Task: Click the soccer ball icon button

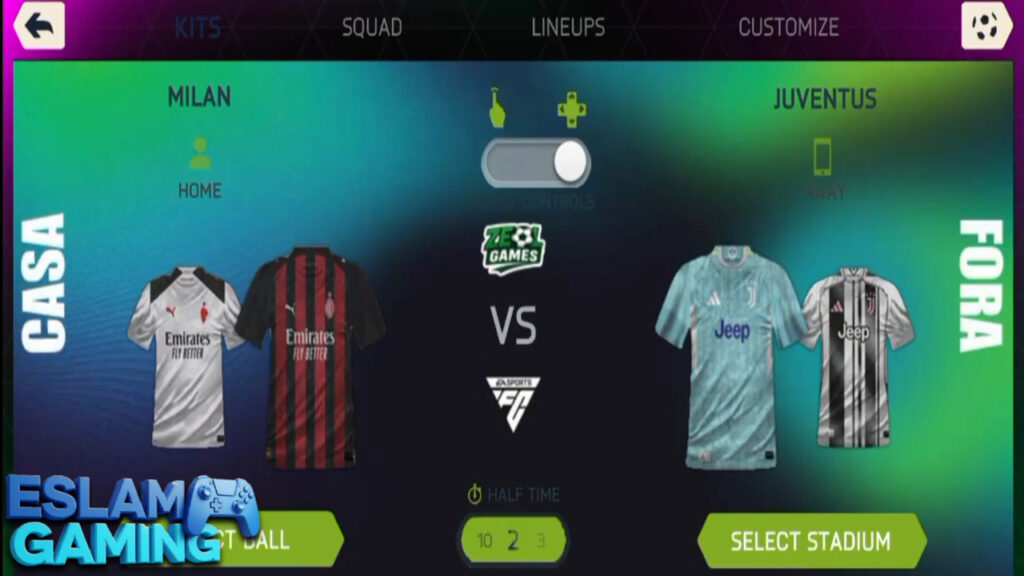Action: 986,26
